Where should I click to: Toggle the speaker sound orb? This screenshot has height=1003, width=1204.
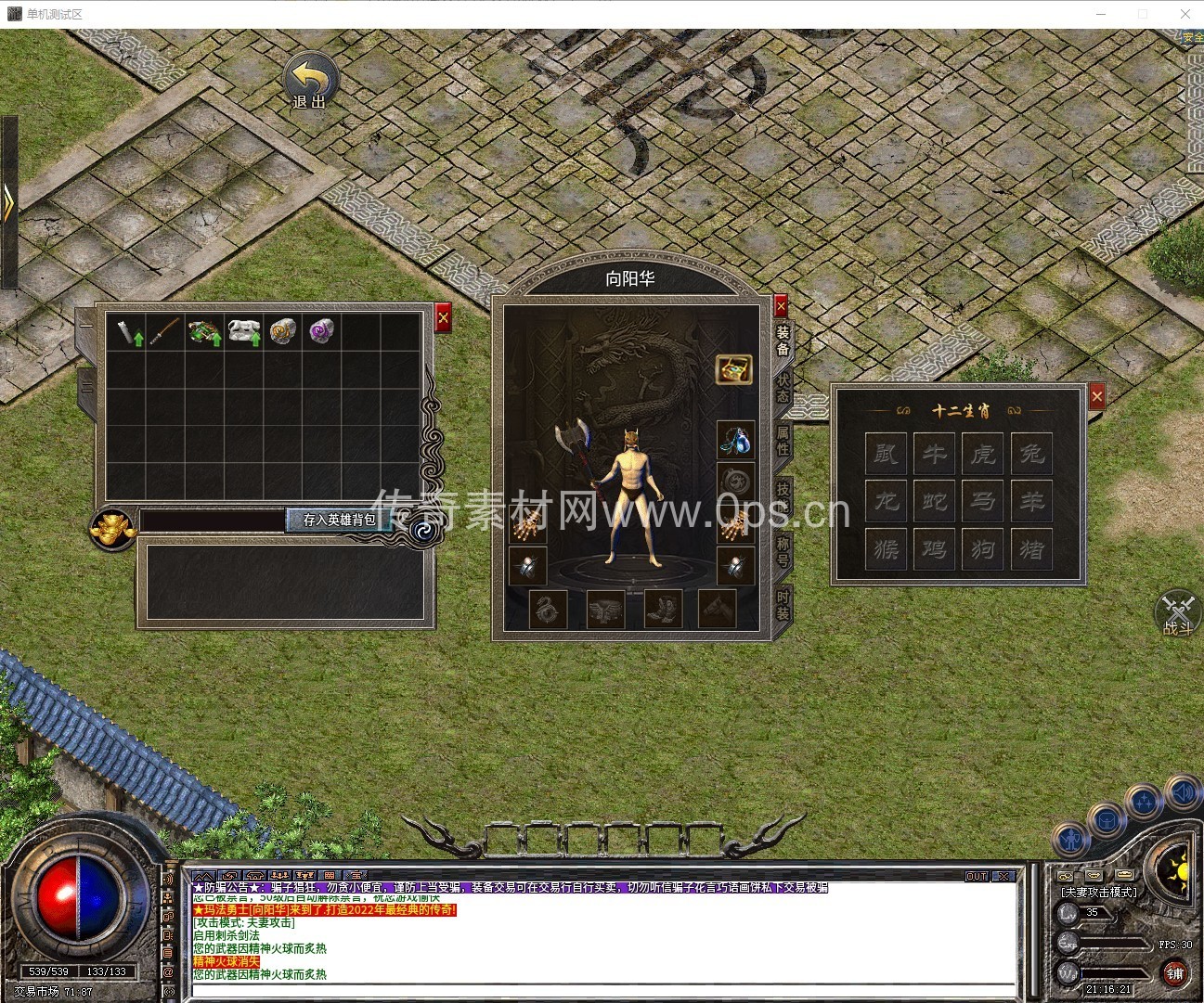(x=1182, y=791)
